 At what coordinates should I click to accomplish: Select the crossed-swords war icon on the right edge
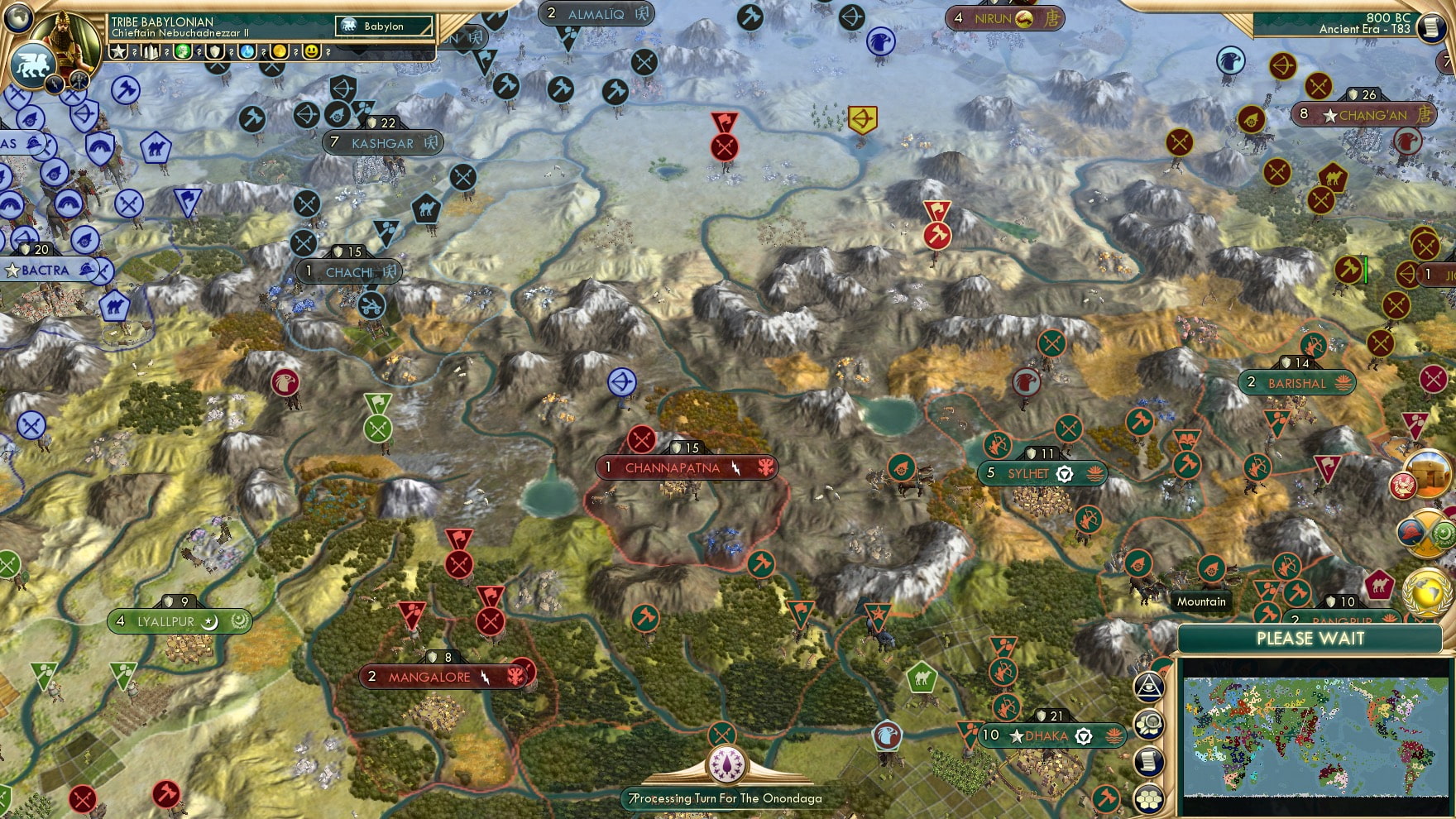tap(1429, 534)
